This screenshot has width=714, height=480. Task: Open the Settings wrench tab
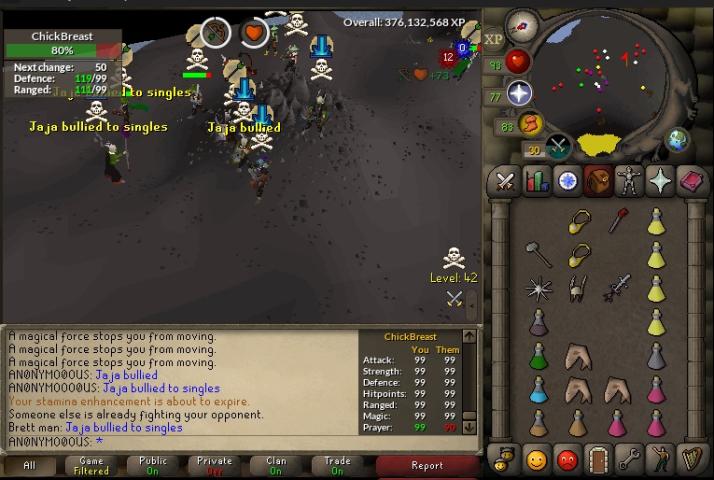coord(629,459)
